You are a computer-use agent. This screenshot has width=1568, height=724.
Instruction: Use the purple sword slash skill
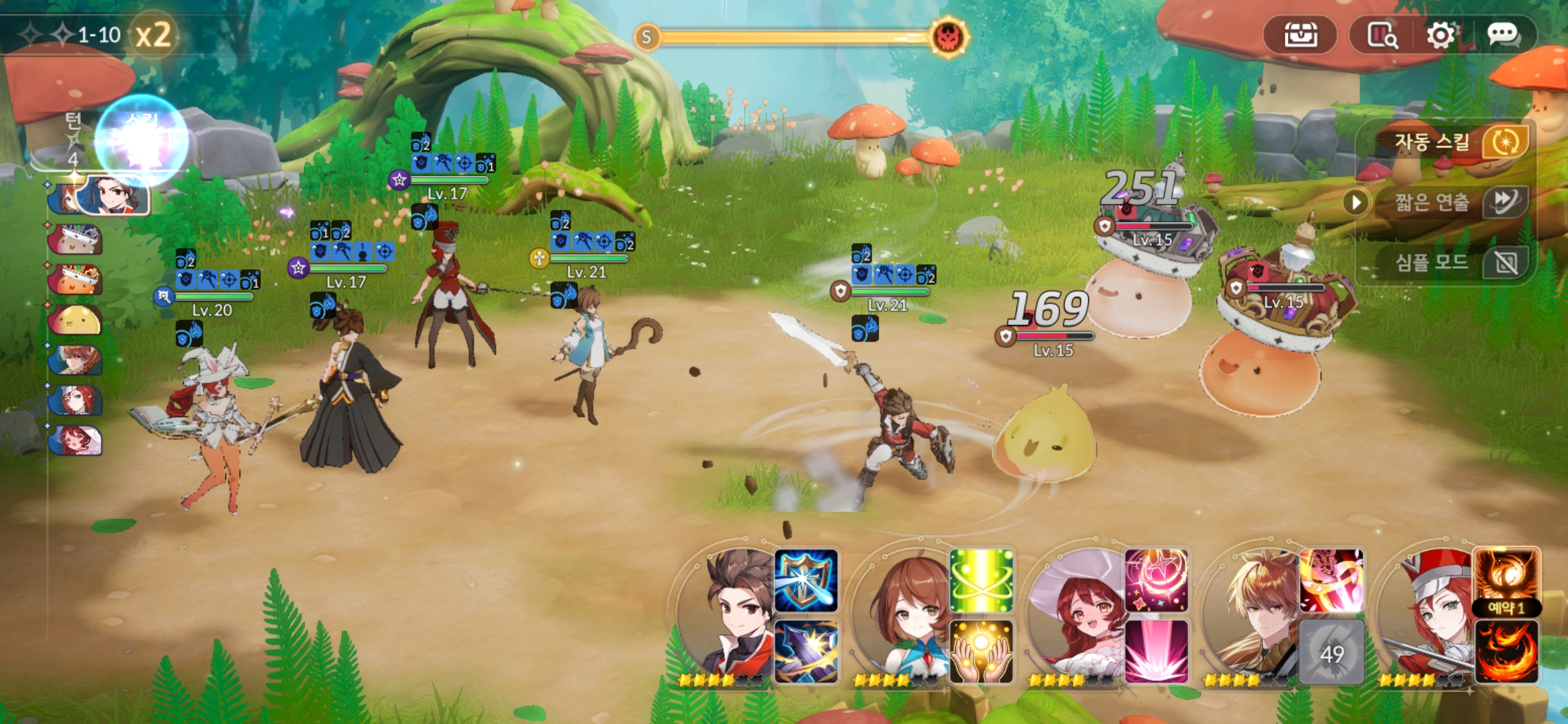tap(806, 651)
